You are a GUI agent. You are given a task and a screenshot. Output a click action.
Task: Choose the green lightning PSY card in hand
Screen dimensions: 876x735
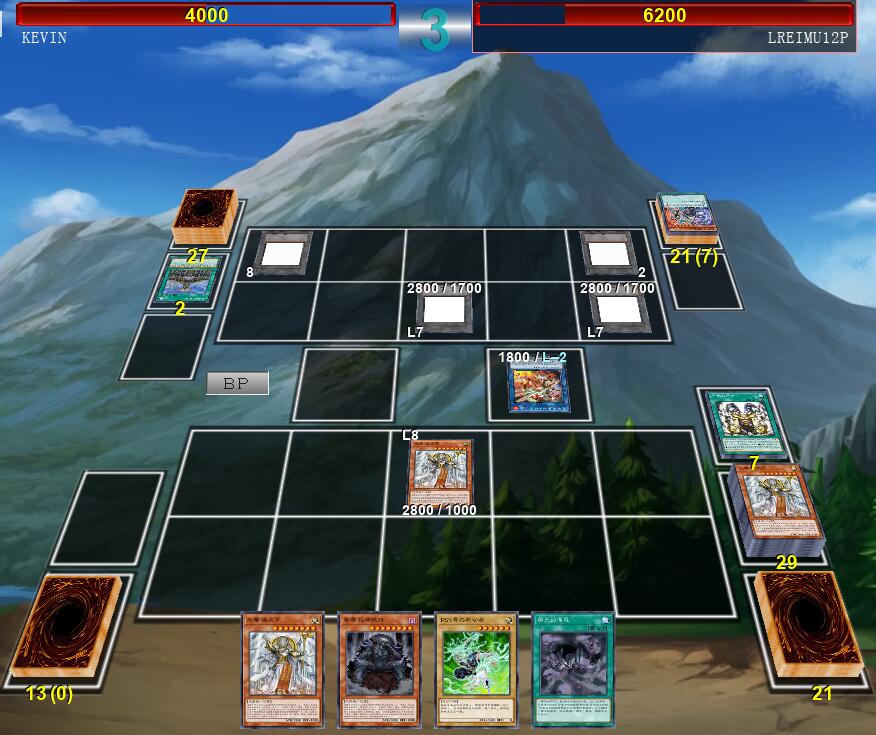pos(476,668)
